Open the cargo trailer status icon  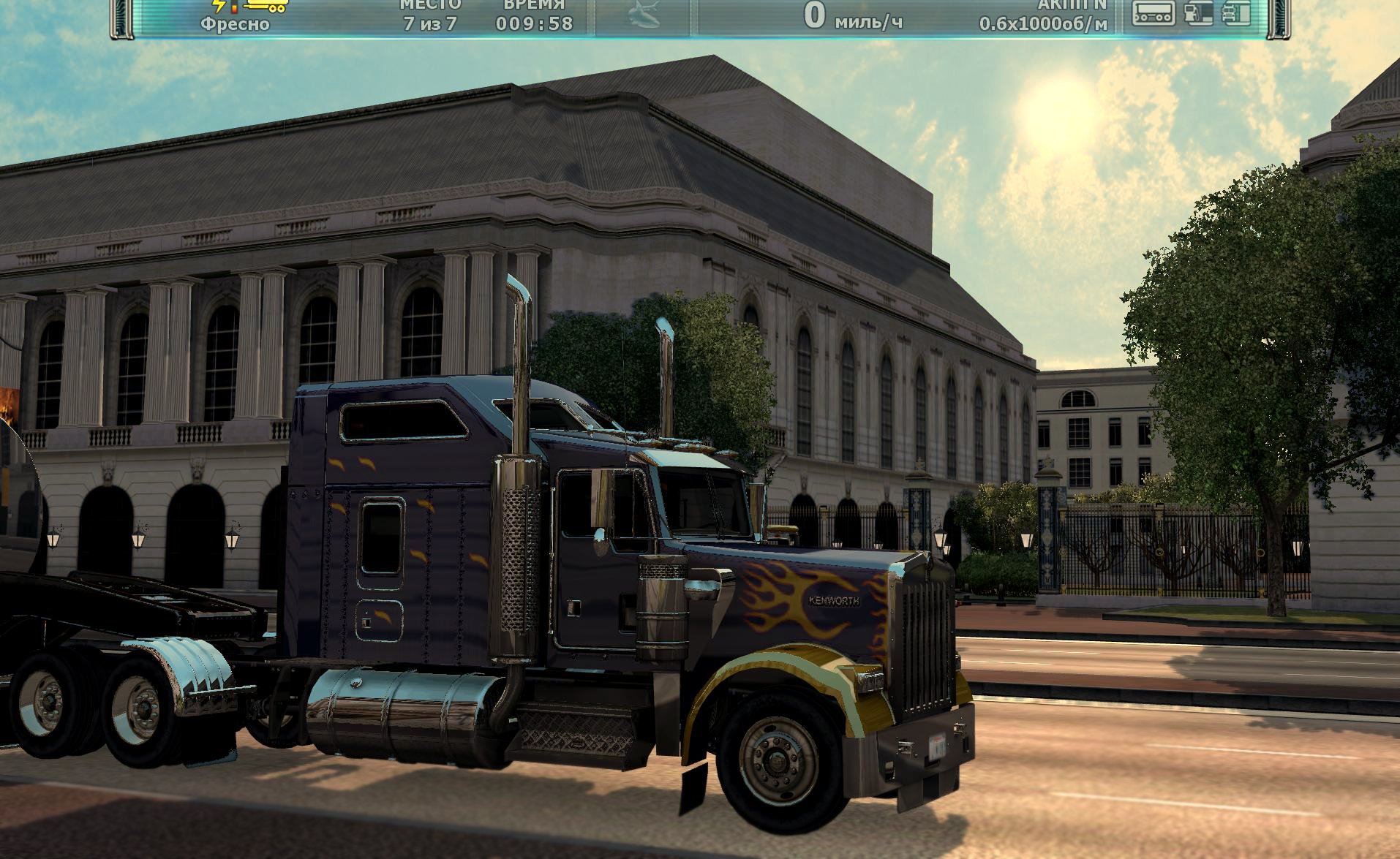(x=1154, y=13)
